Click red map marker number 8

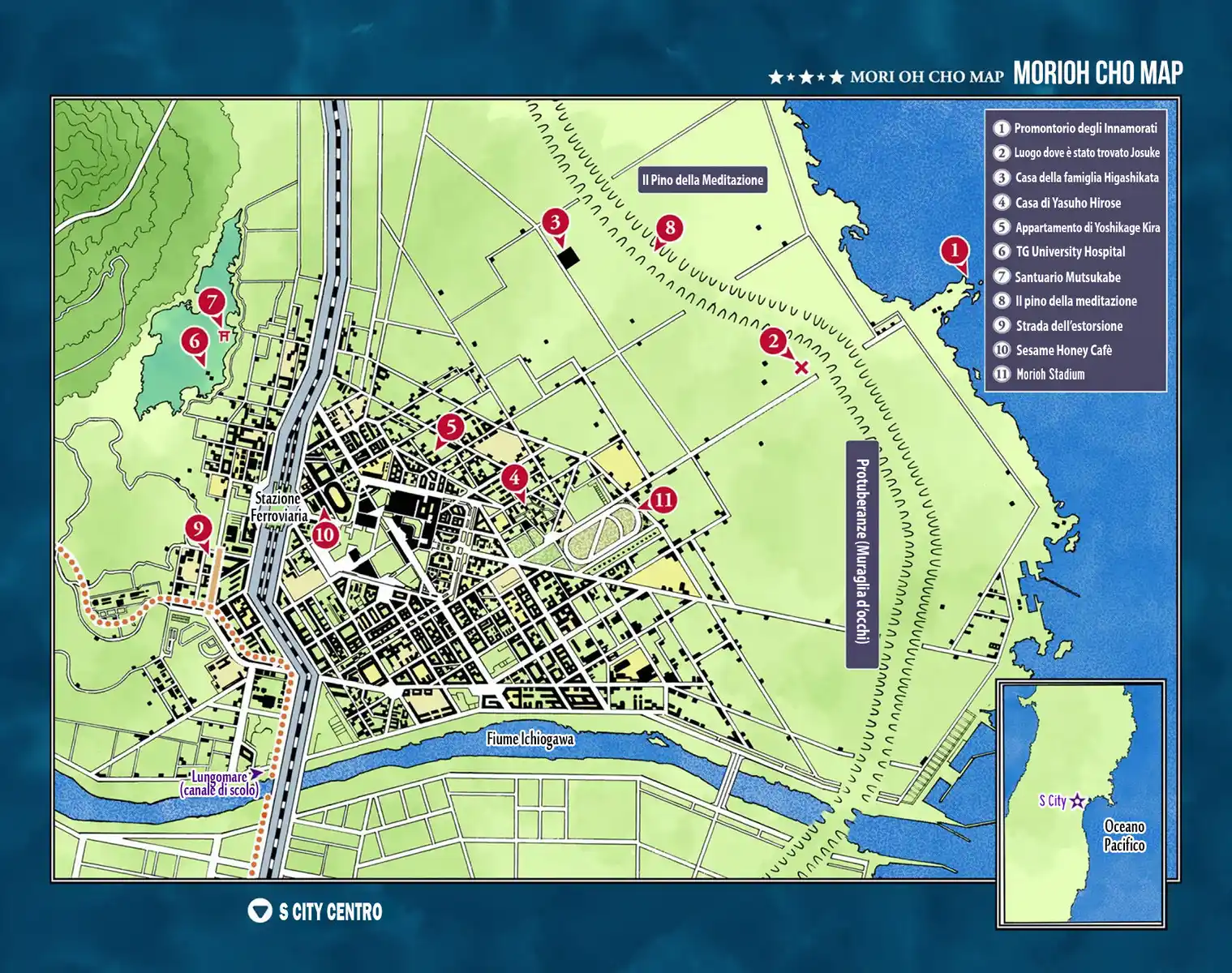[670, 228]
